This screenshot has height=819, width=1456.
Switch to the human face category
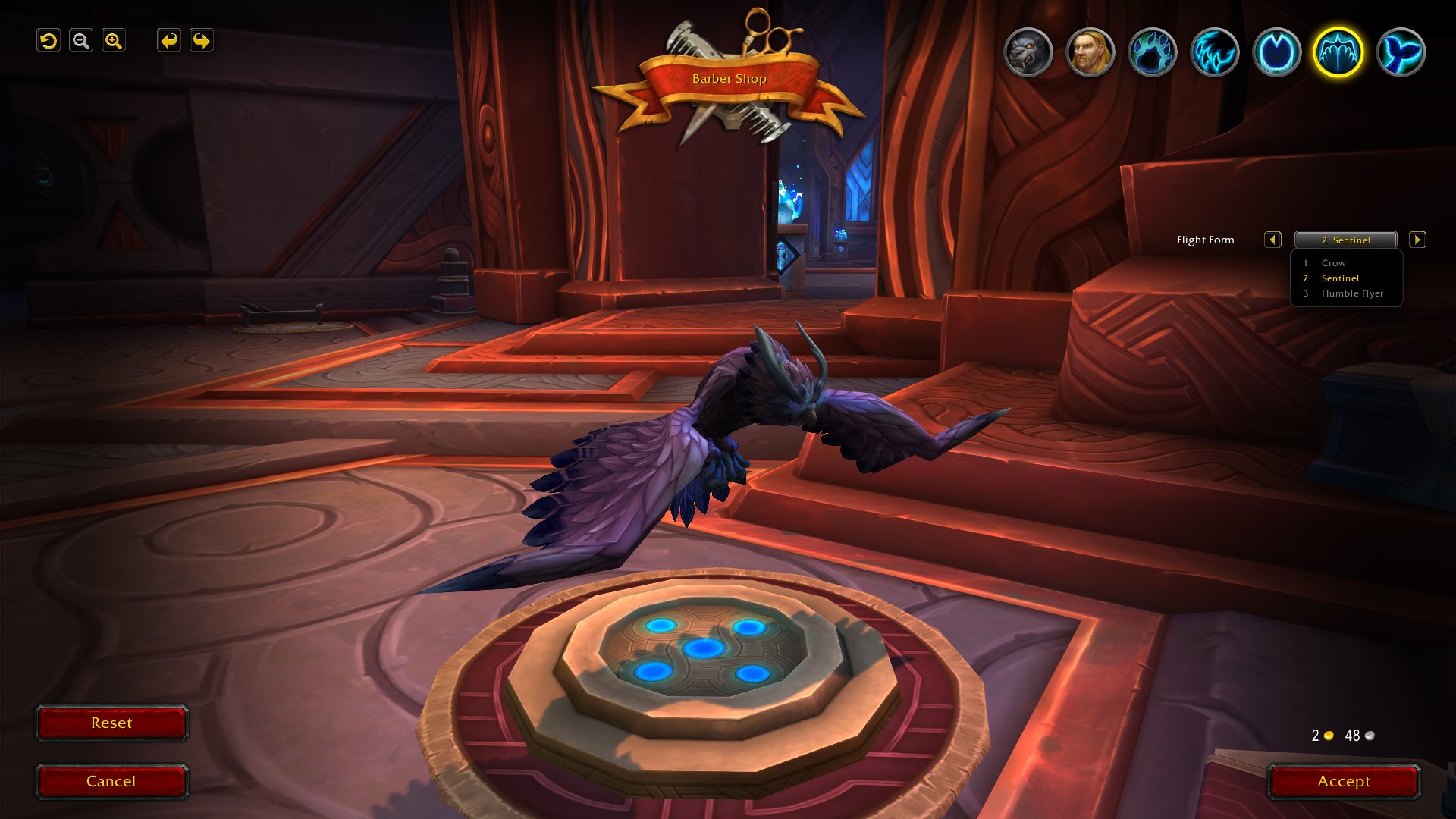click(x=1090, y=52)
